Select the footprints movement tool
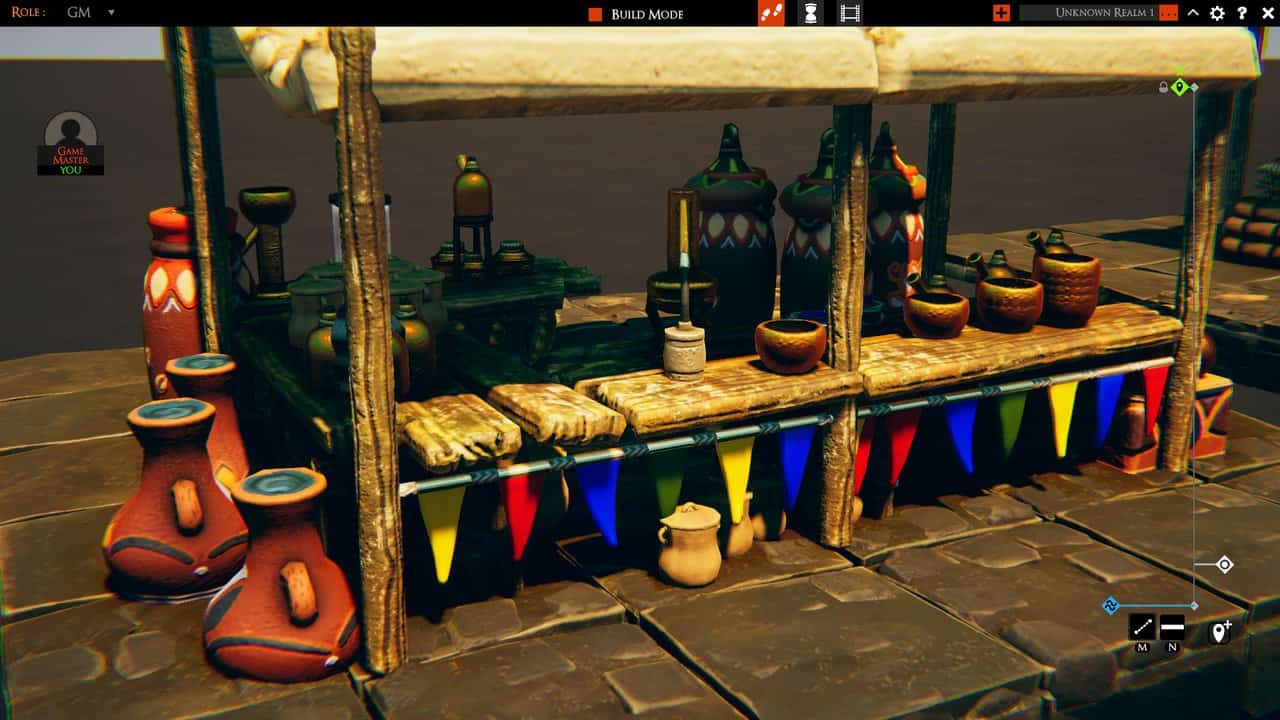Viewport: 1280px width, 720px height. 771,12
